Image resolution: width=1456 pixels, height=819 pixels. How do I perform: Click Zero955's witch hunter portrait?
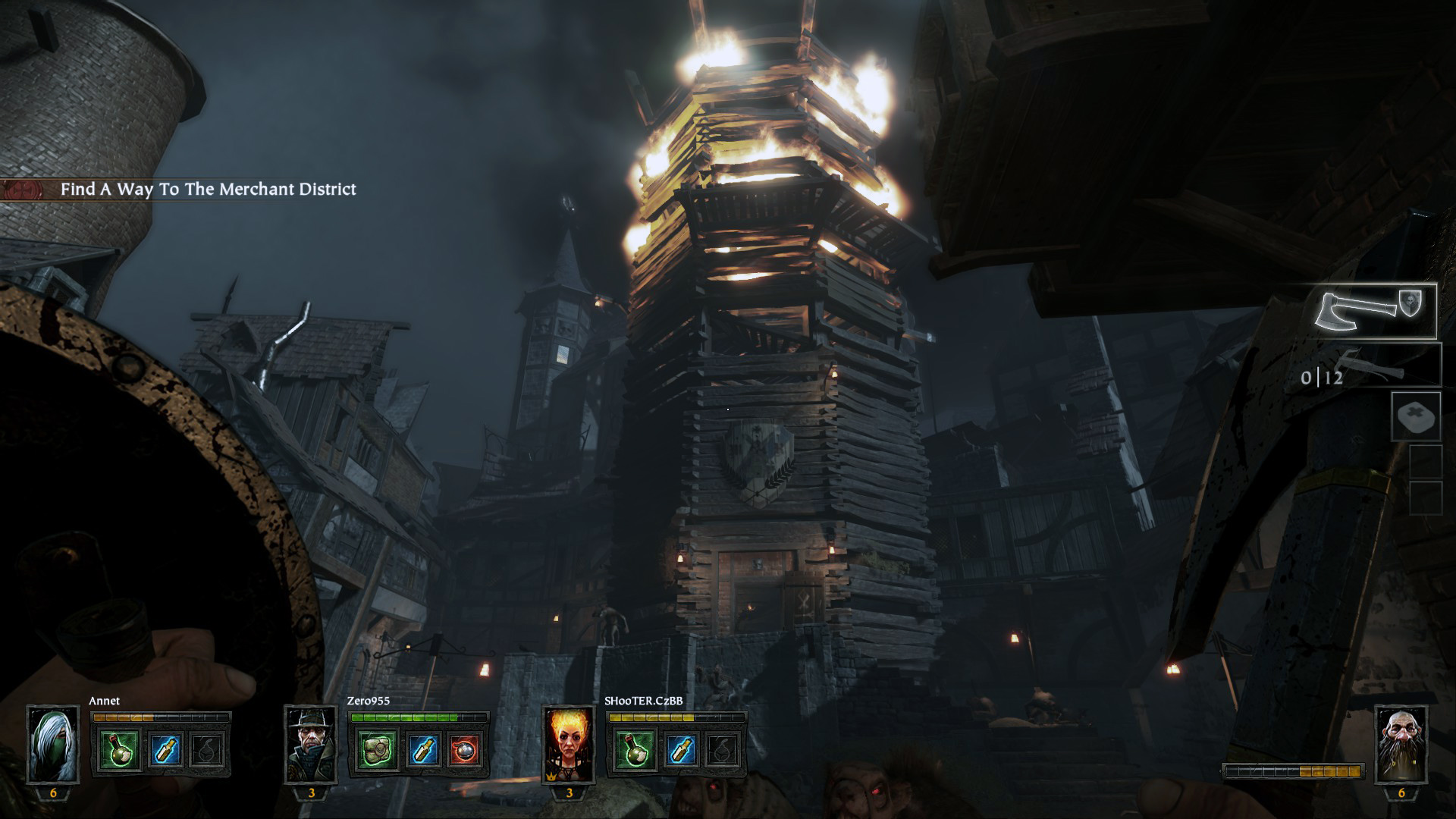tap(311, 744)
